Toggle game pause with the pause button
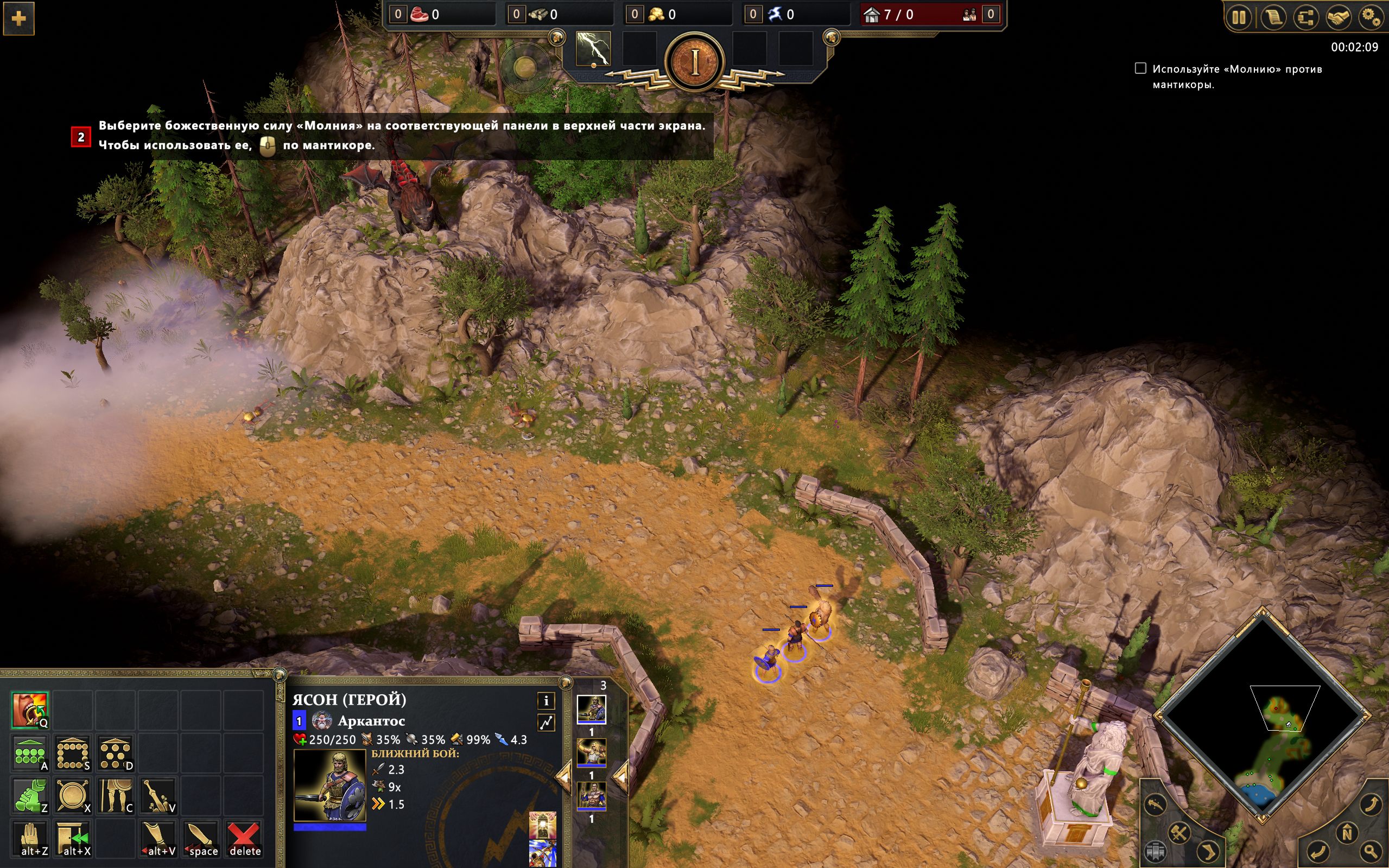 pos(1240,18)
